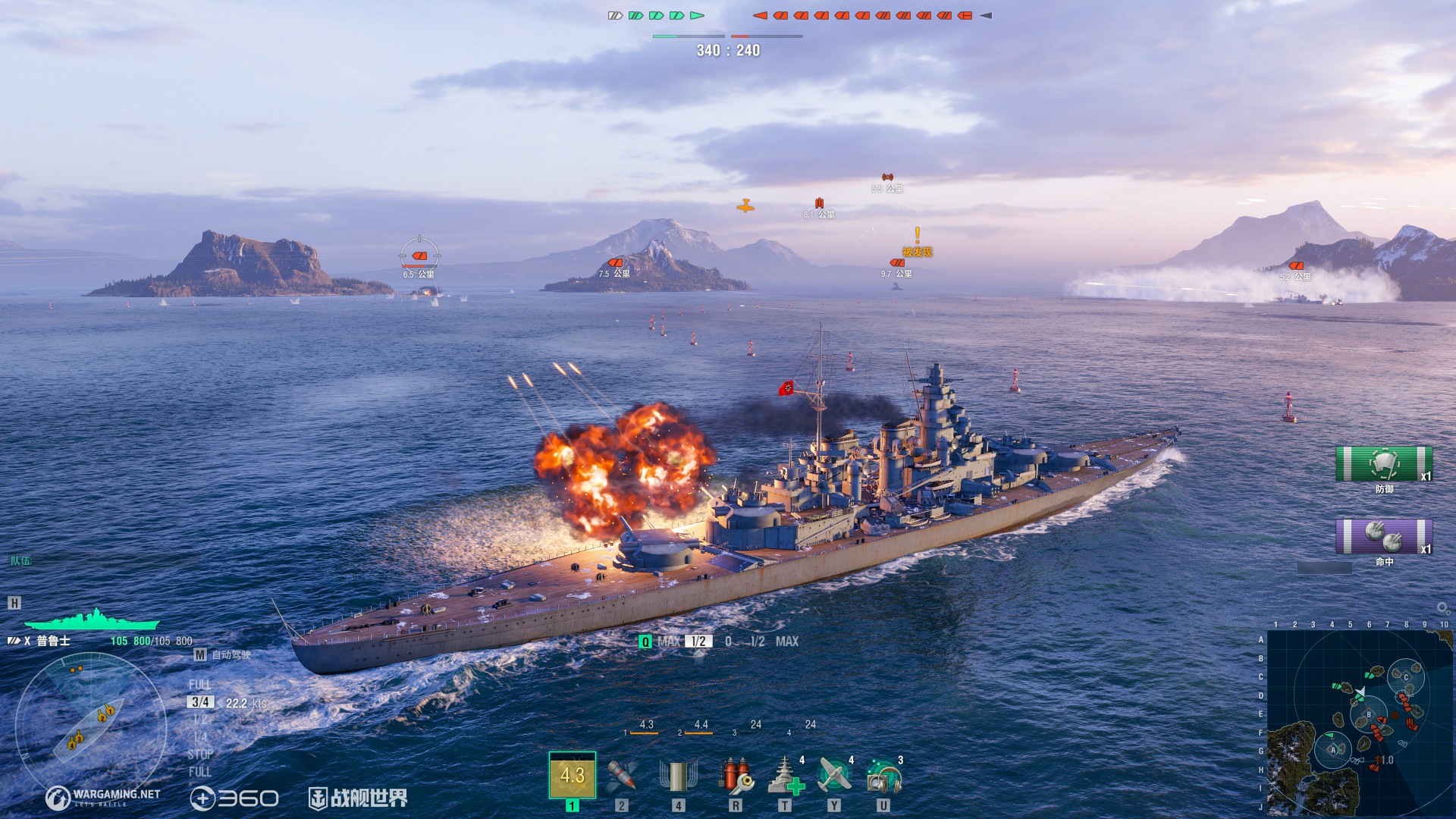1456x819 pixels.
Task: Activate the Damage Control Party consumable
Action: click(735, 776)
